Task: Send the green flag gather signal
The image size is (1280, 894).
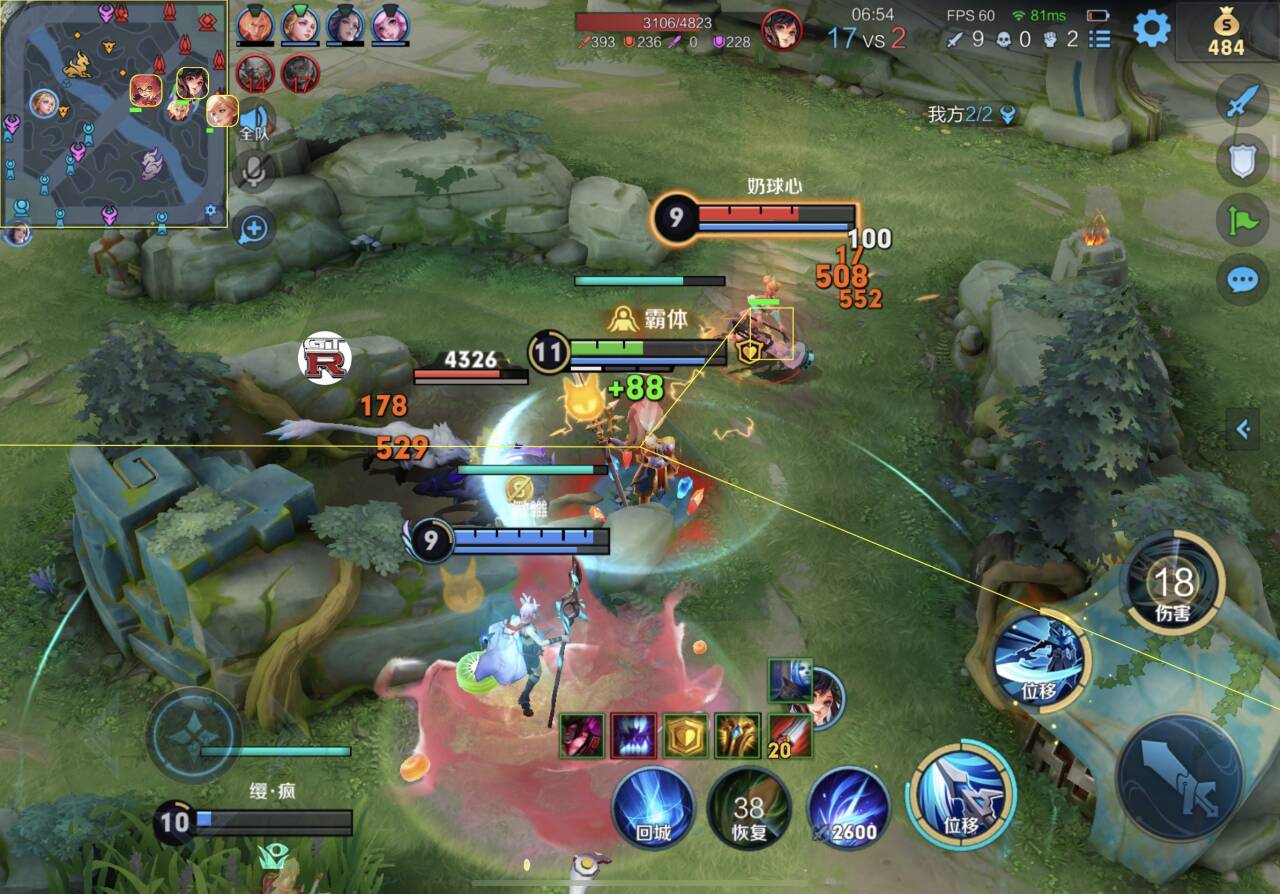Action: click(x=1242, y=220)
